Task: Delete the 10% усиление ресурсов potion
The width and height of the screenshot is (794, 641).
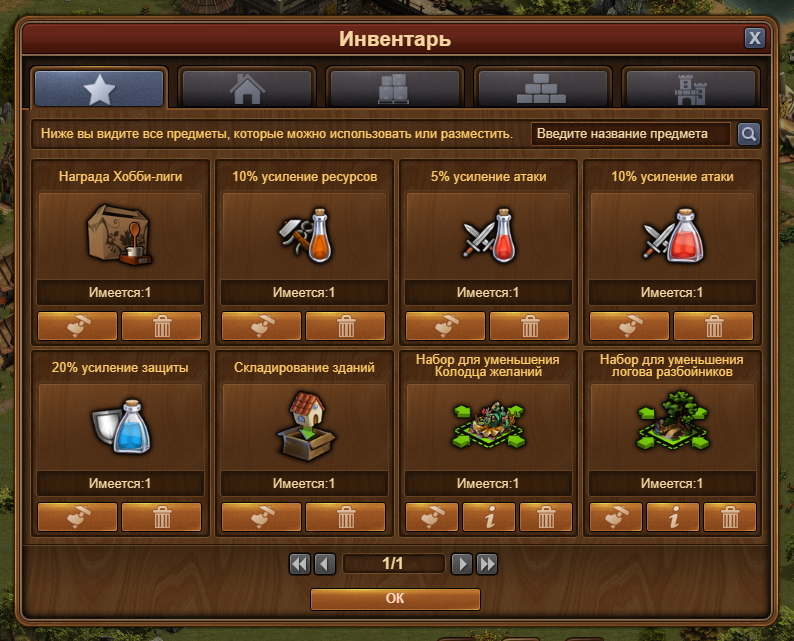Action: pos(346,326)
